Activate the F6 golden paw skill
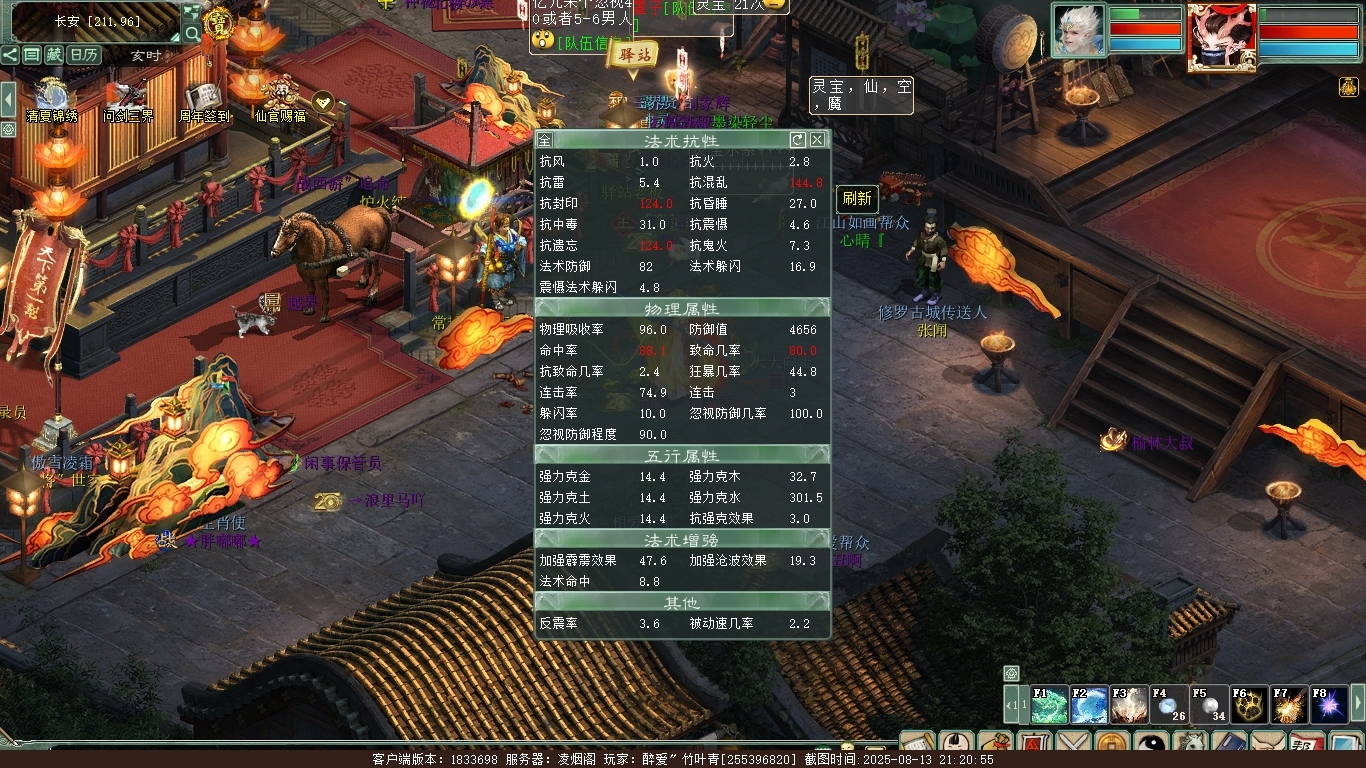Screen dimensions: 1366x768 [1249, 705]
